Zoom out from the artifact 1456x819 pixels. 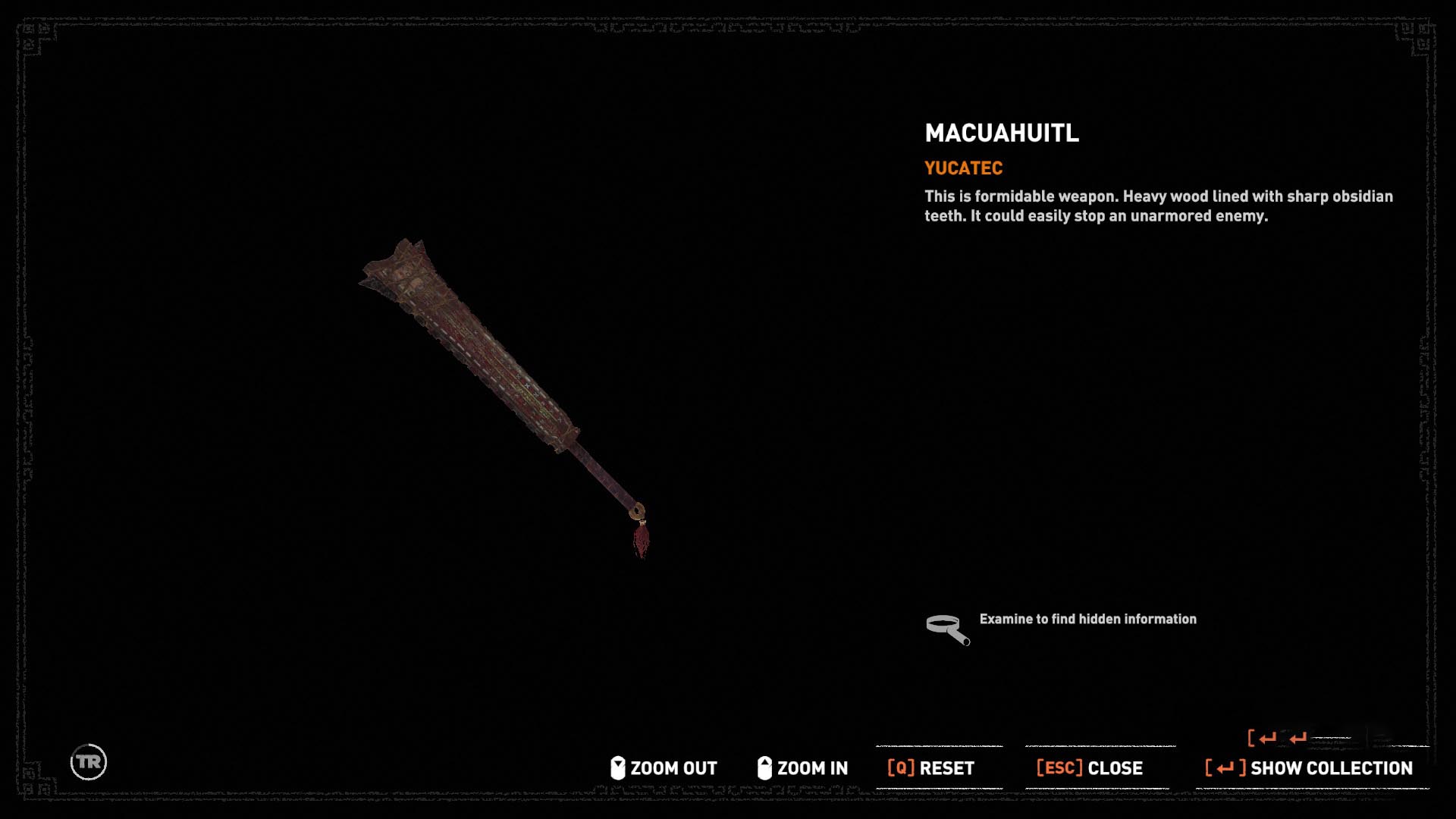tap(664, 768)
